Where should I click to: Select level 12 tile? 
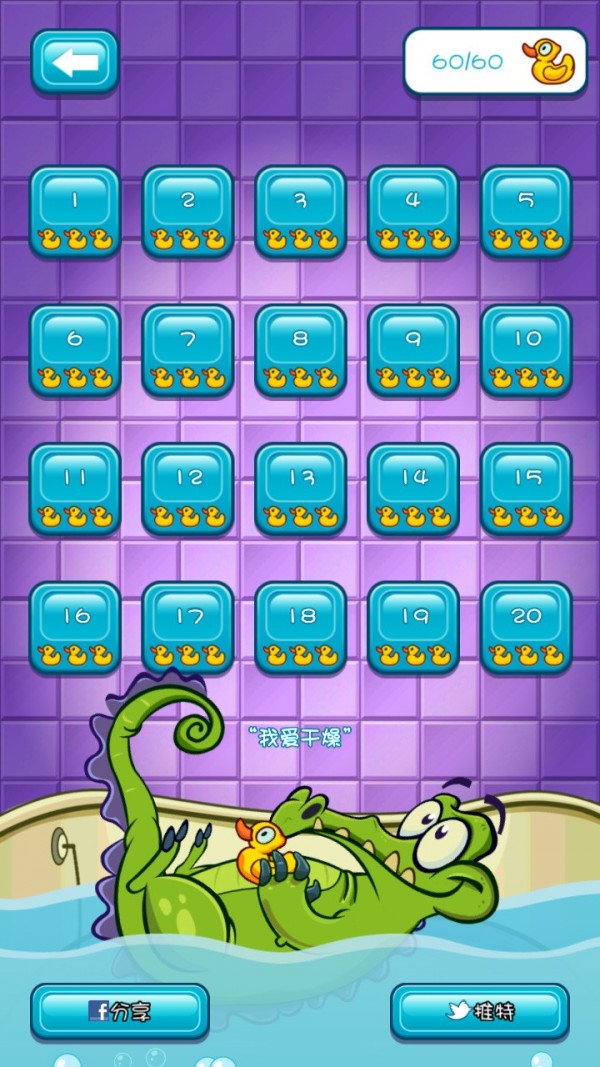click(188, 489)
